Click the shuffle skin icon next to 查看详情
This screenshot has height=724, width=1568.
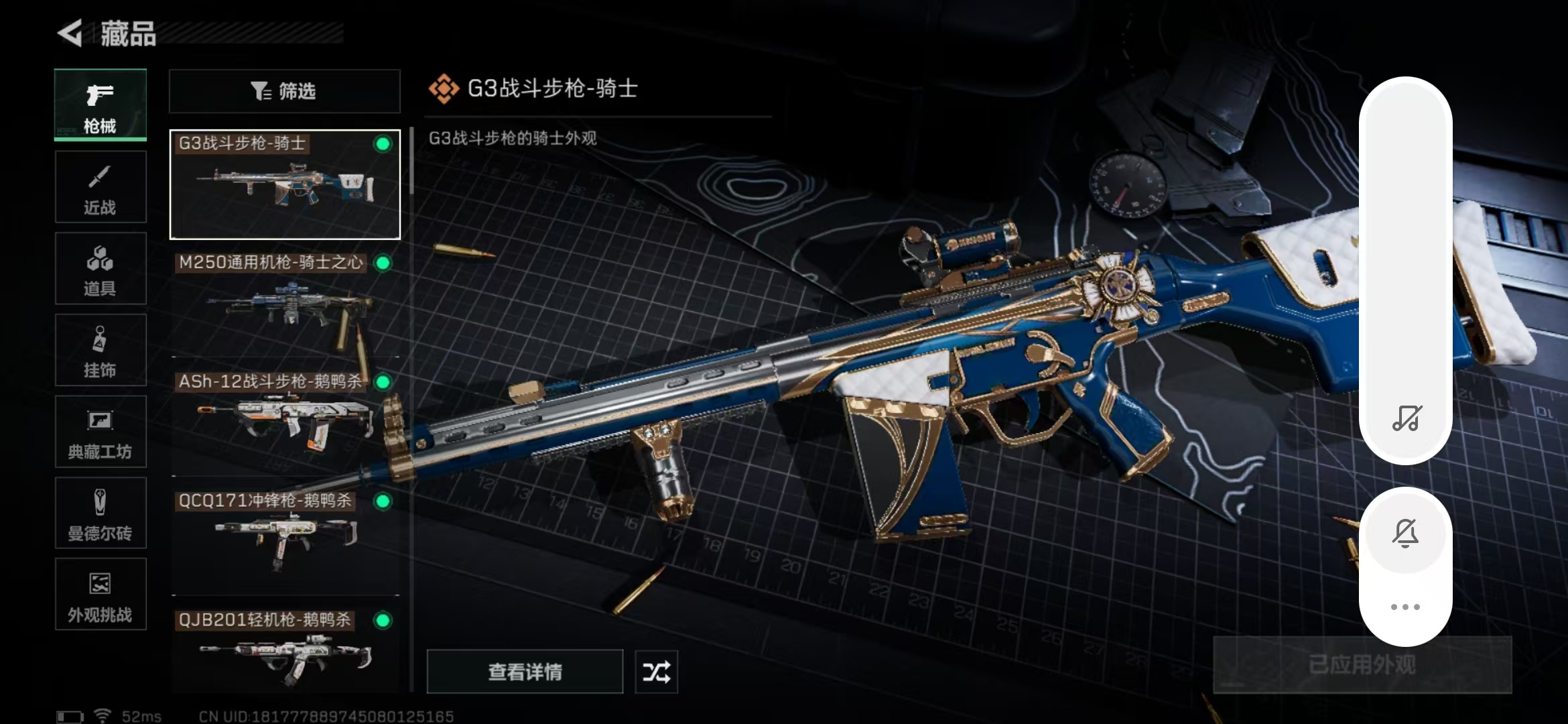point(655,671)
